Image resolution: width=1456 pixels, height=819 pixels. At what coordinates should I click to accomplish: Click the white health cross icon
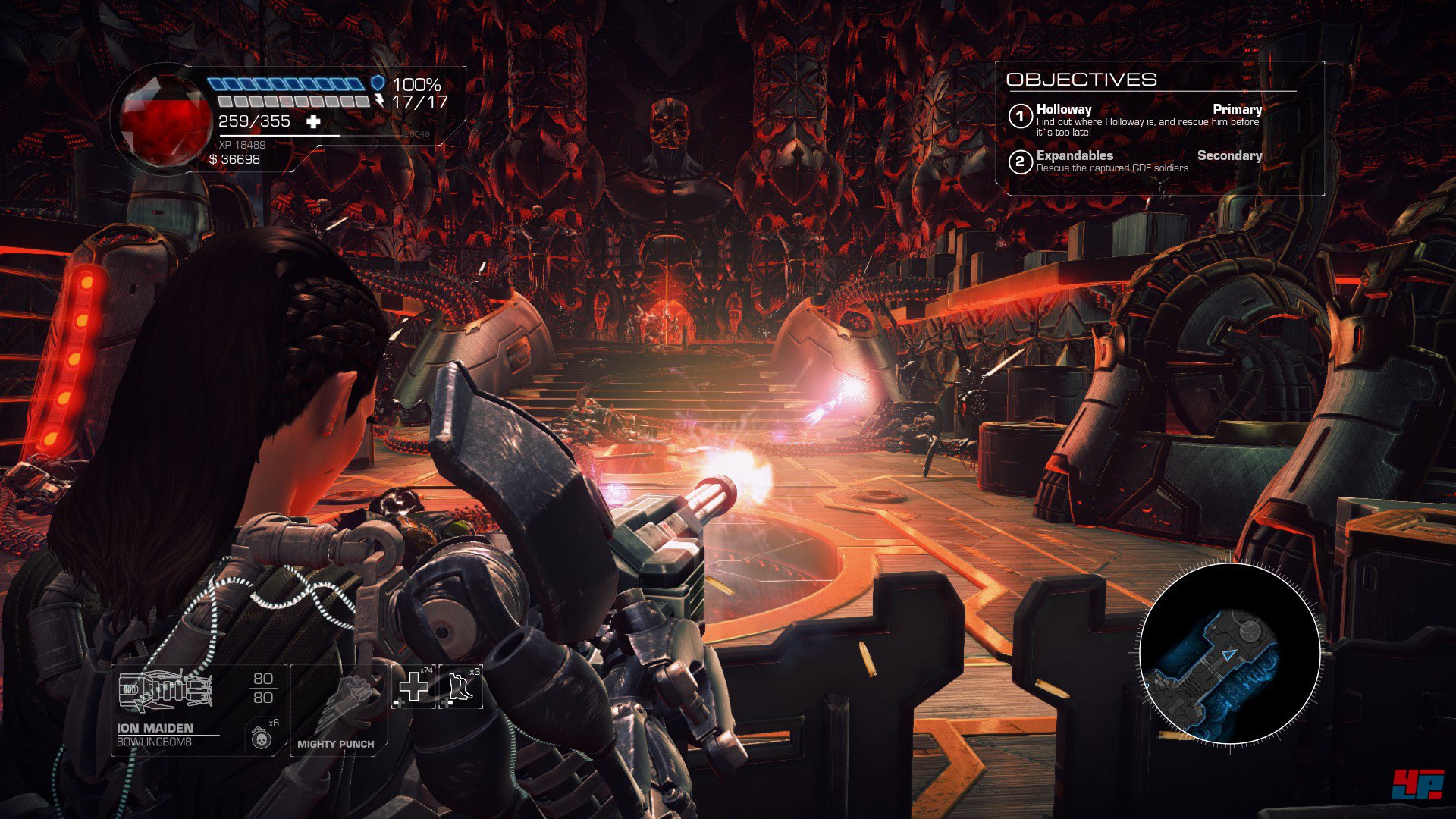click(313, 121)
